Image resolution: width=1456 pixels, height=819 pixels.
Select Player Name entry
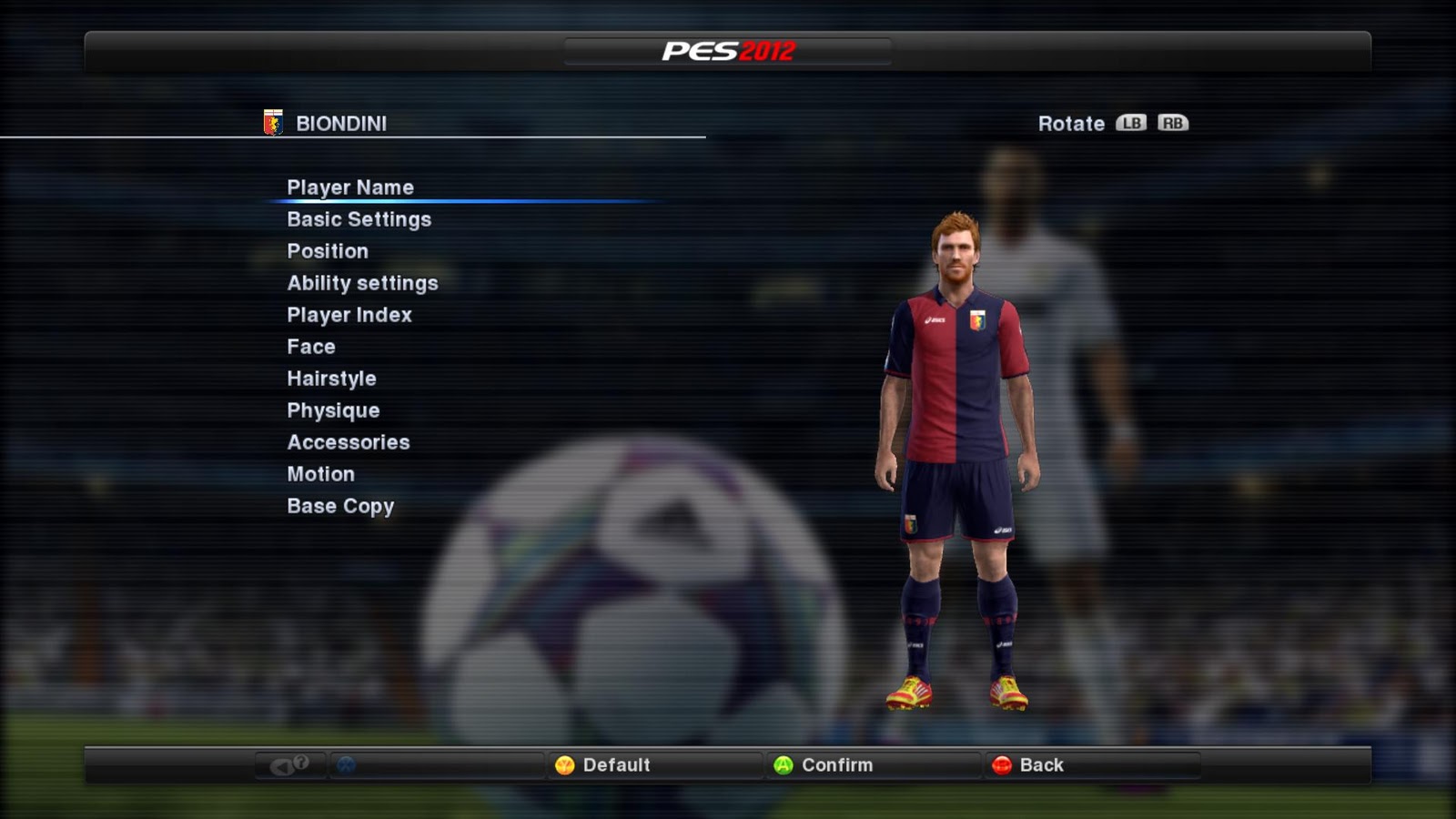click(350, 187)
